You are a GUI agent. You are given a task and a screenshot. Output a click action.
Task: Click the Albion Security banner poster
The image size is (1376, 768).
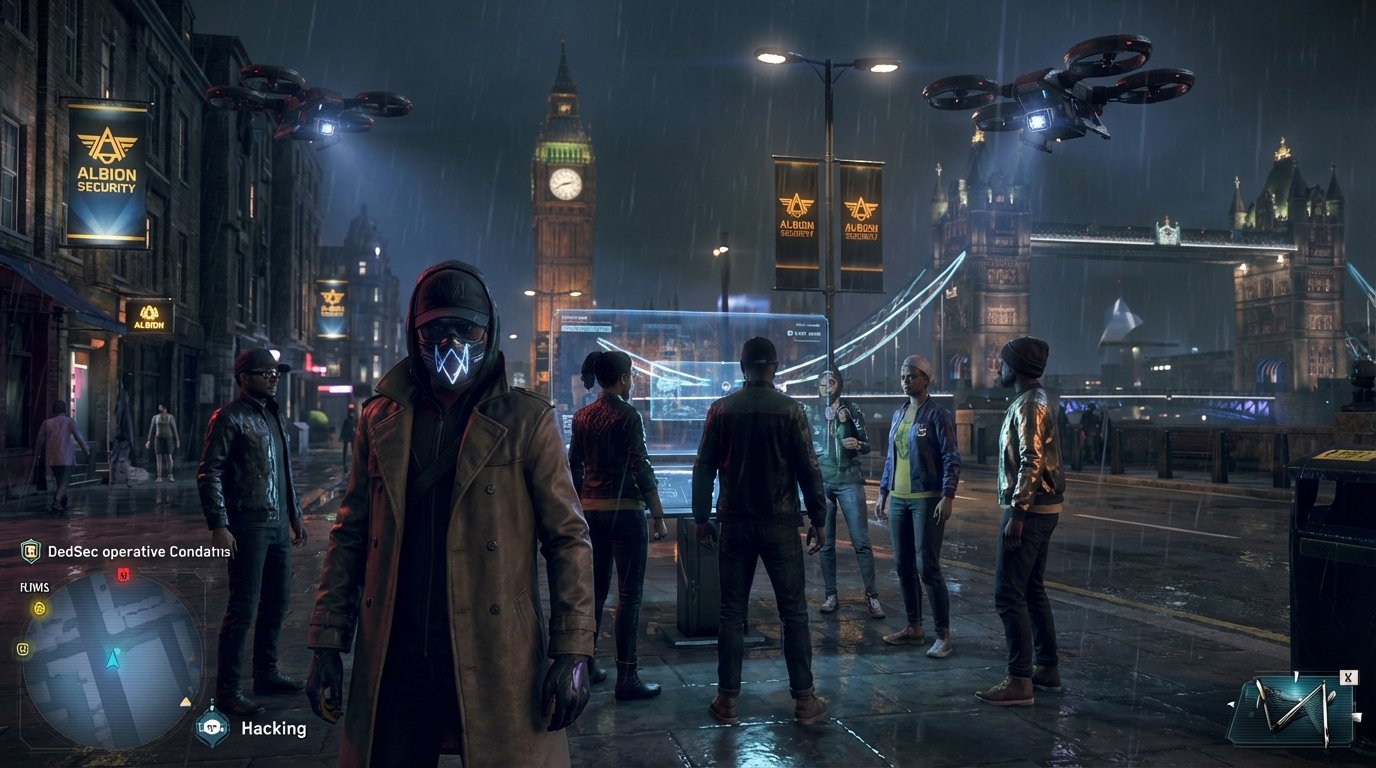tap(103, 175)
